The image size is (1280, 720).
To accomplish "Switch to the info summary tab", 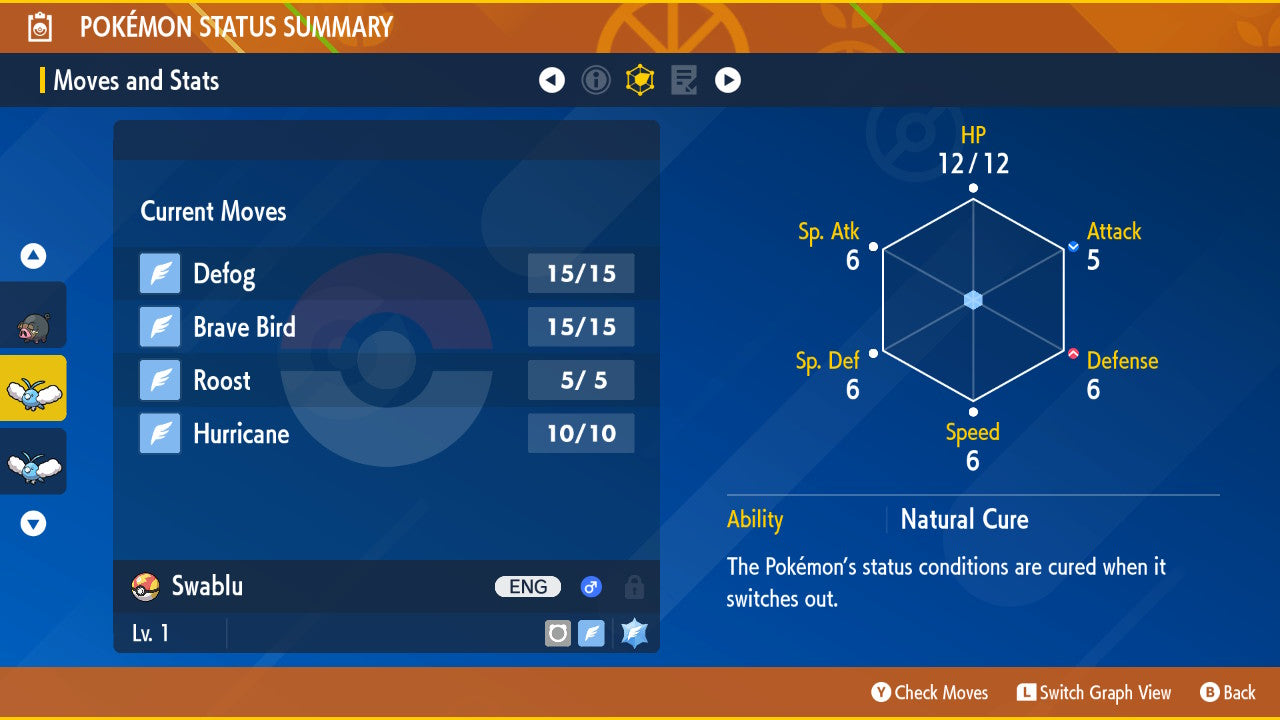I will coord(596,80).
